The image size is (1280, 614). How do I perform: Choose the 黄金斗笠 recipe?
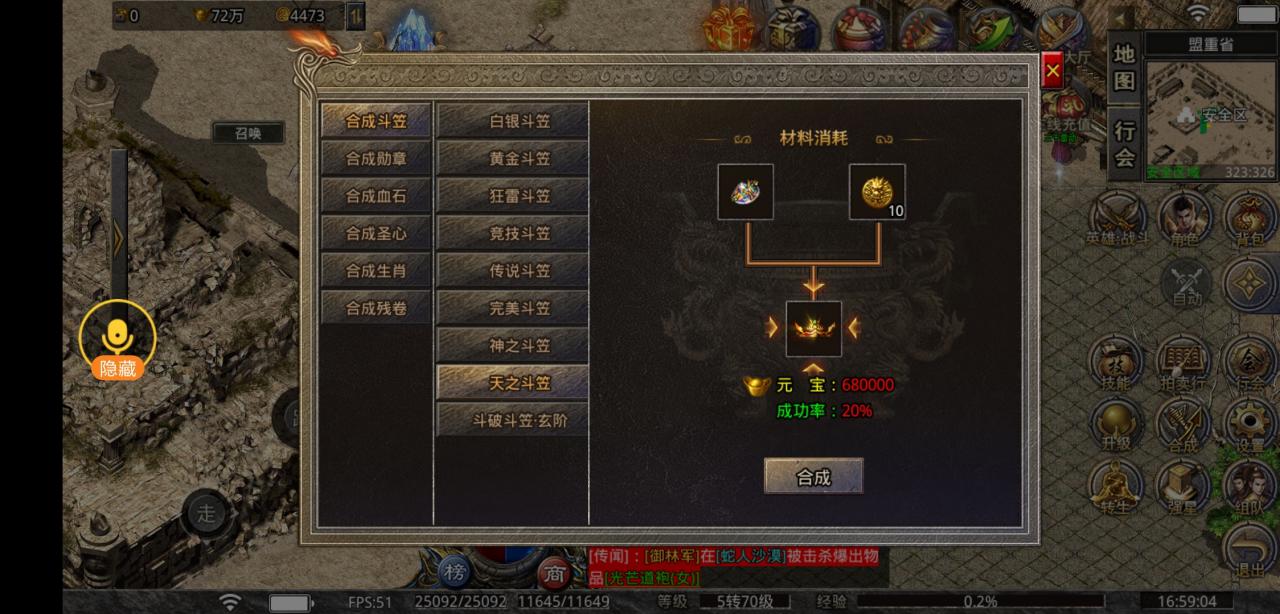[512, 158]
